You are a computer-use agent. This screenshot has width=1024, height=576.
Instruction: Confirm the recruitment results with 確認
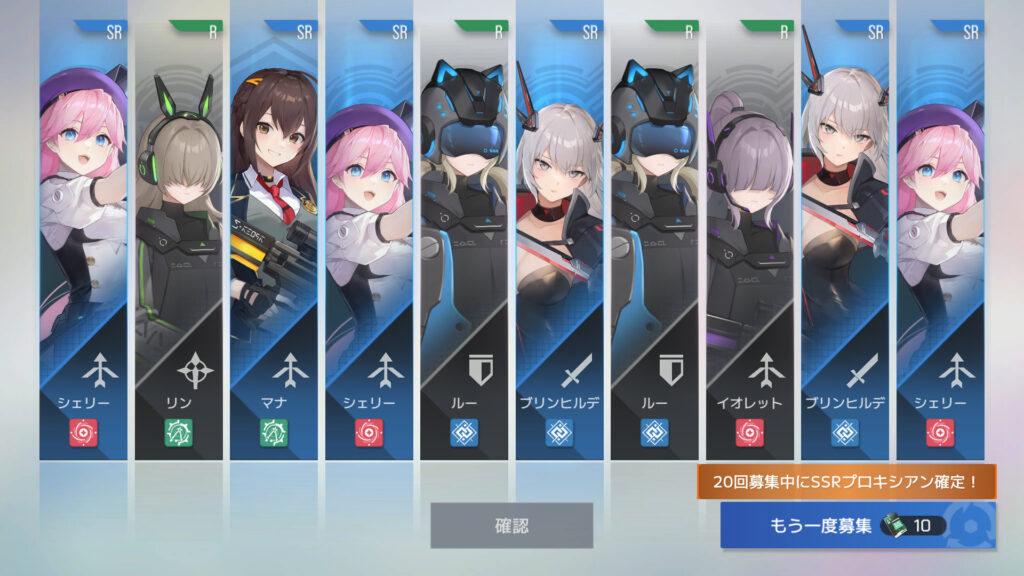click(x=511, y=525)
